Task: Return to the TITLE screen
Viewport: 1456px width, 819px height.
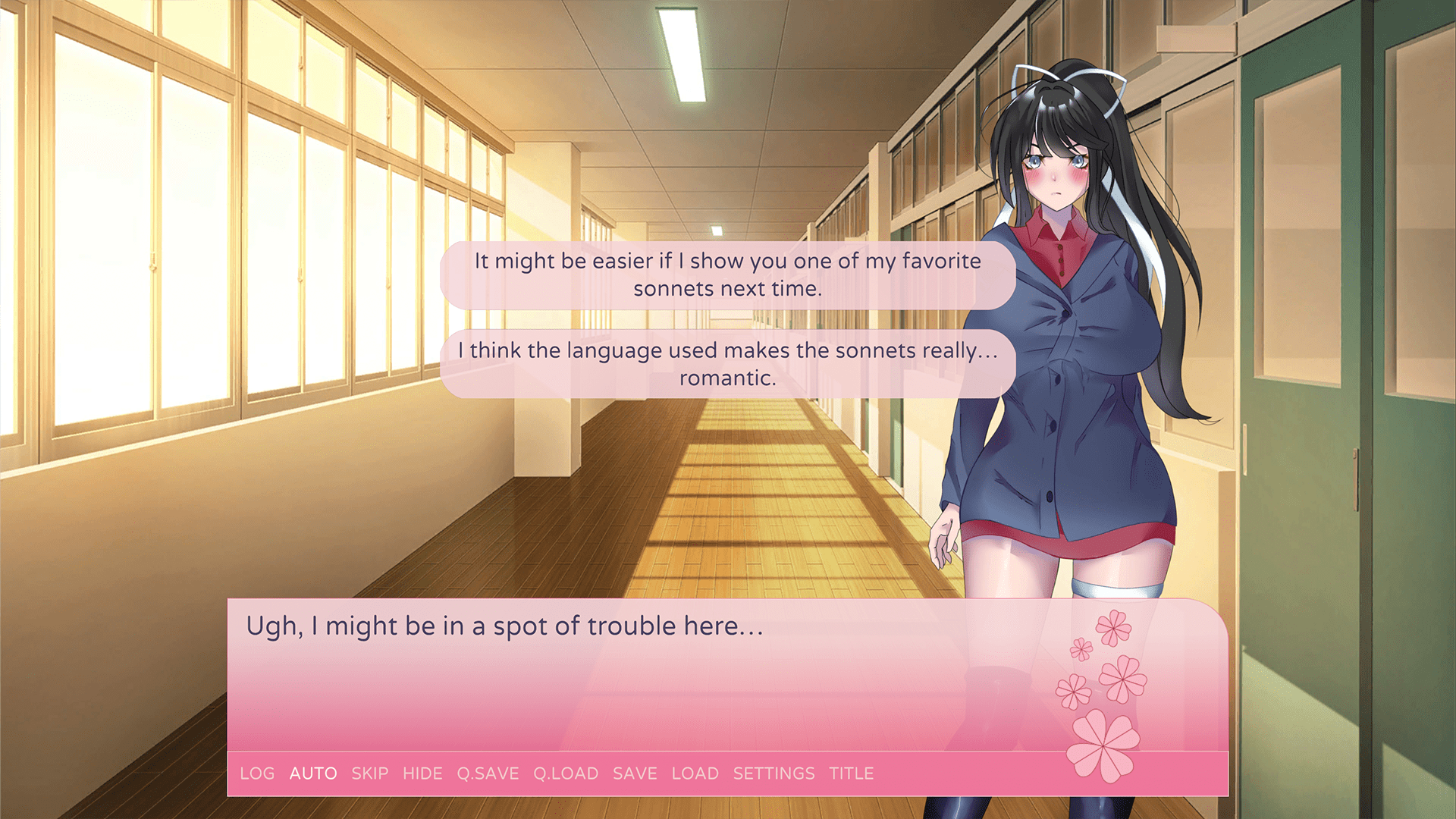Action: coord(851,773)
